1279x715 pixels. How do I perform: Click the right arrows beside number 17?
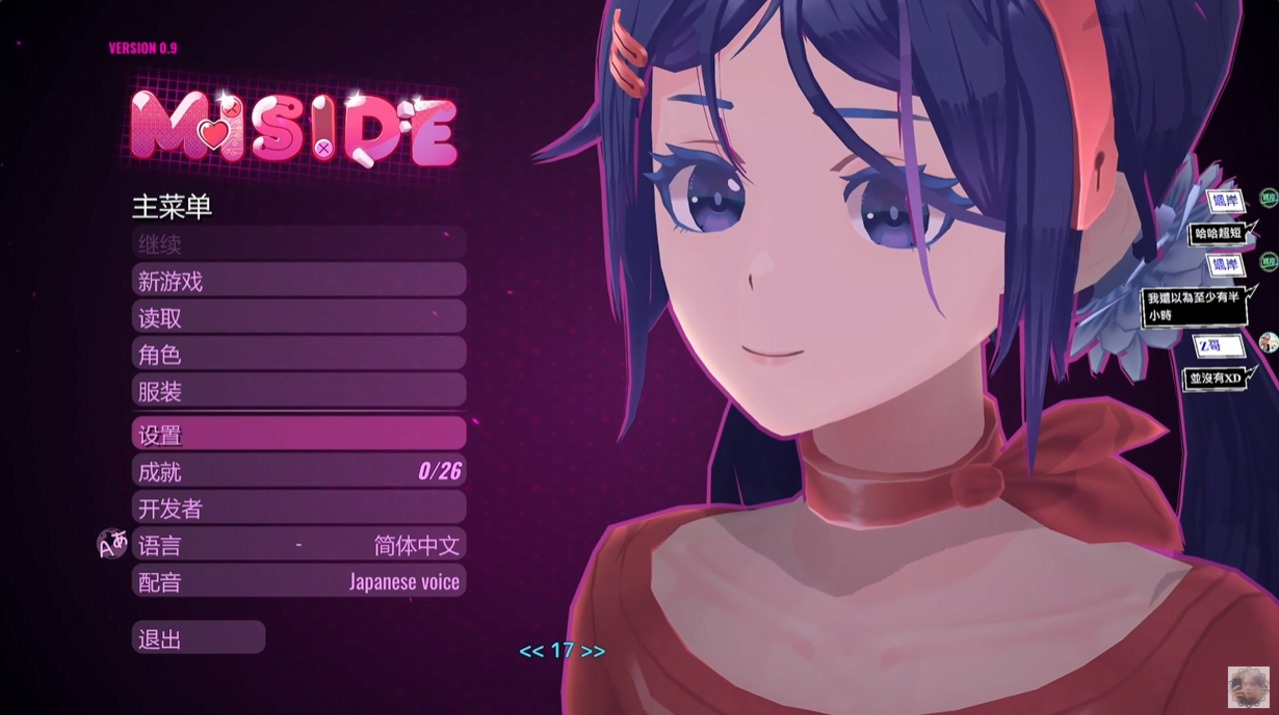coord(593,651)
